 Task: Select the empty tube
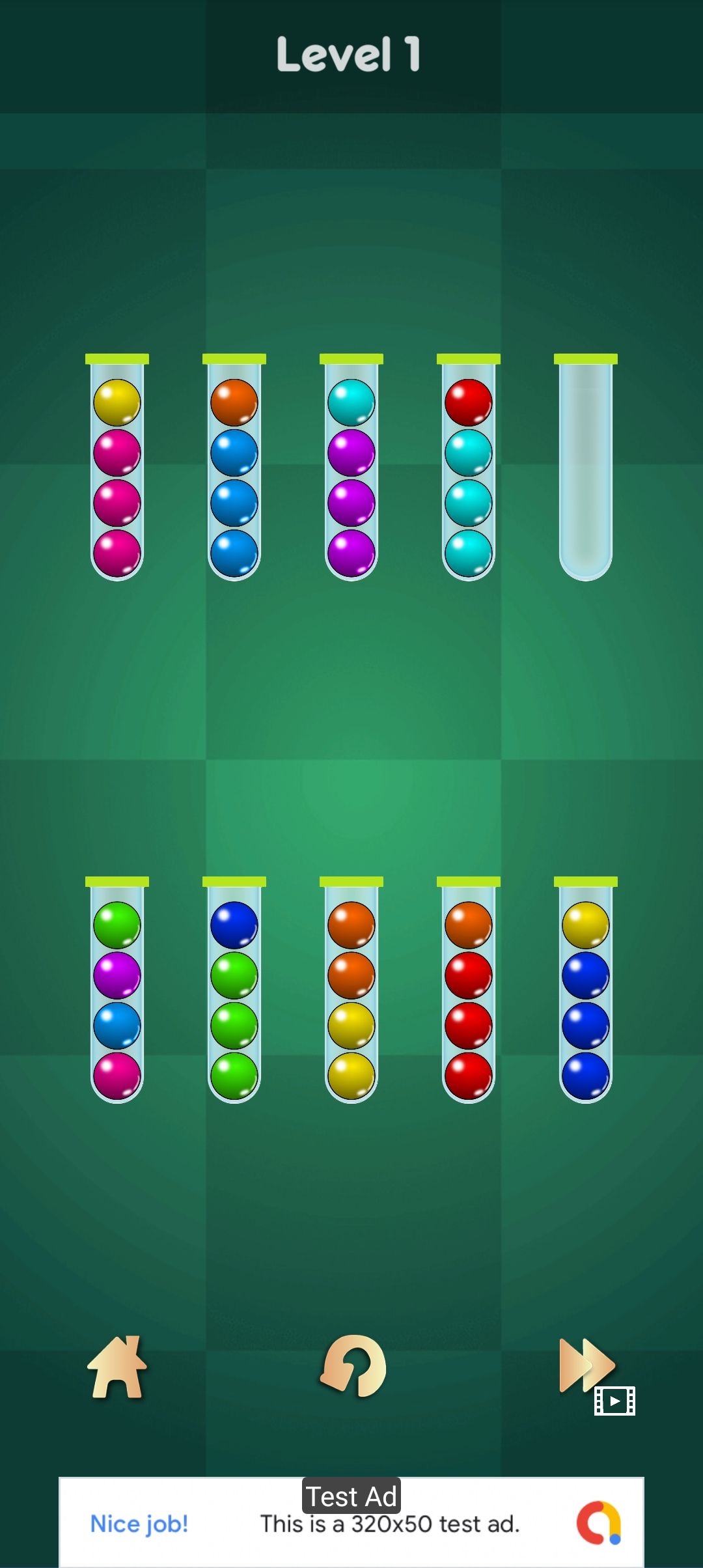(585, 469)
